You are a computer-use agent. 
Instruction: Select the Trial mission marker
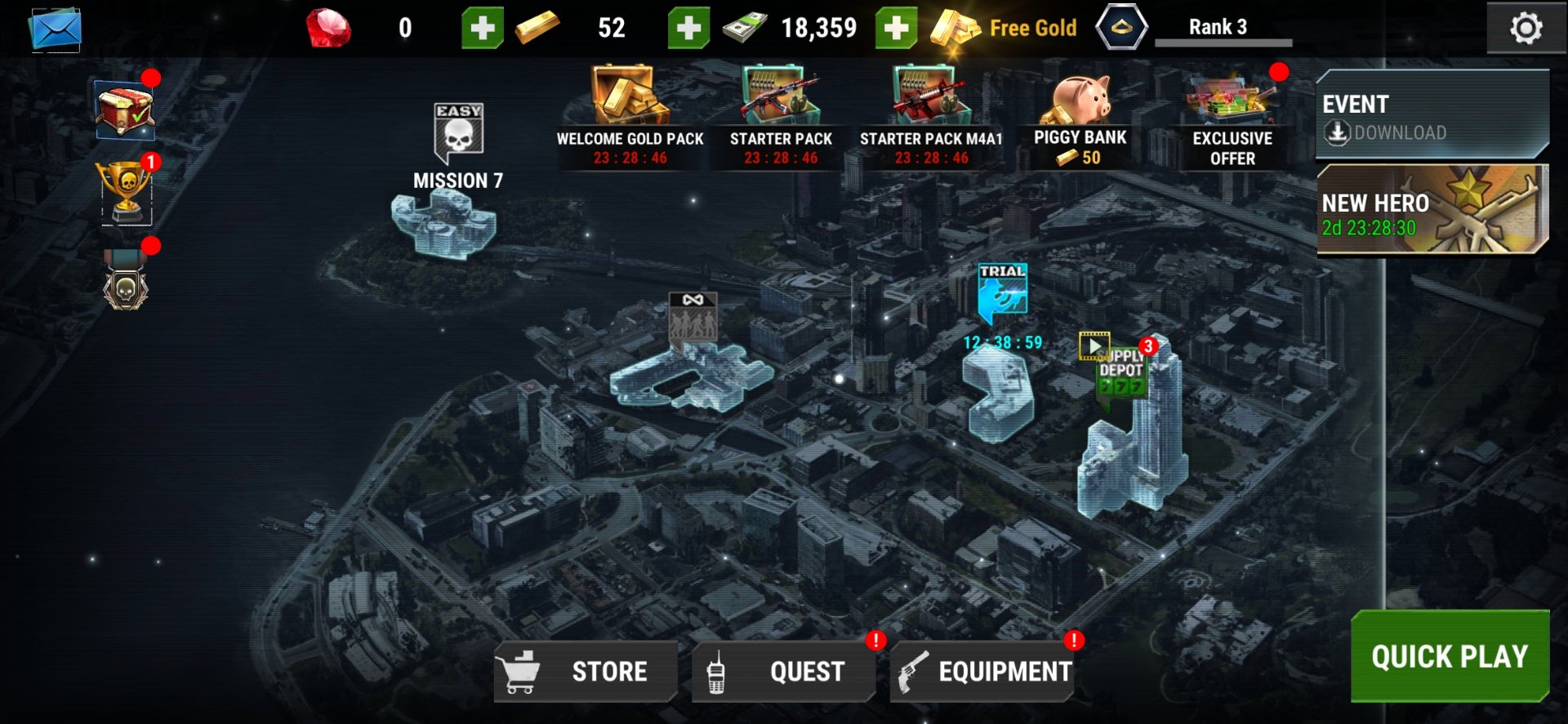(1002, 292)
